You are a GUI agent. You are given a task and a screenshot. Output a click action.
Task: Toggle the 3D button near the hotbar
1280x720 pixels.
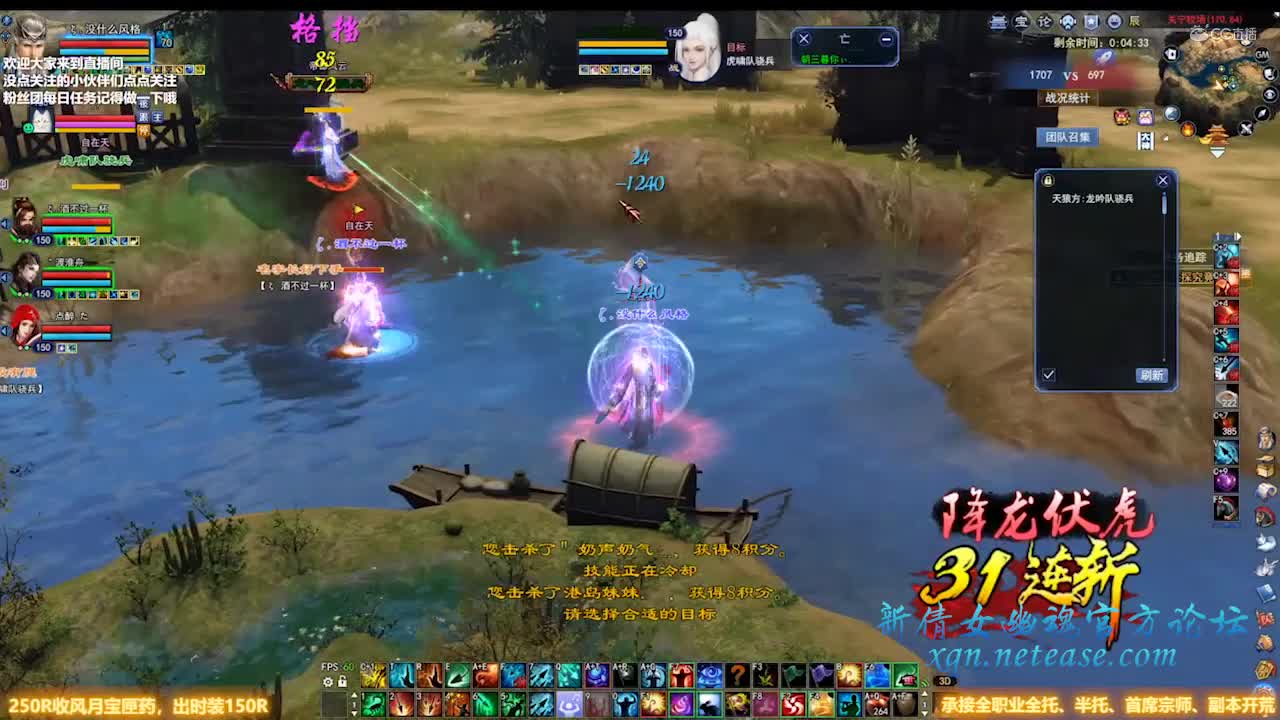pyautogui.click(x=945, y=681)
